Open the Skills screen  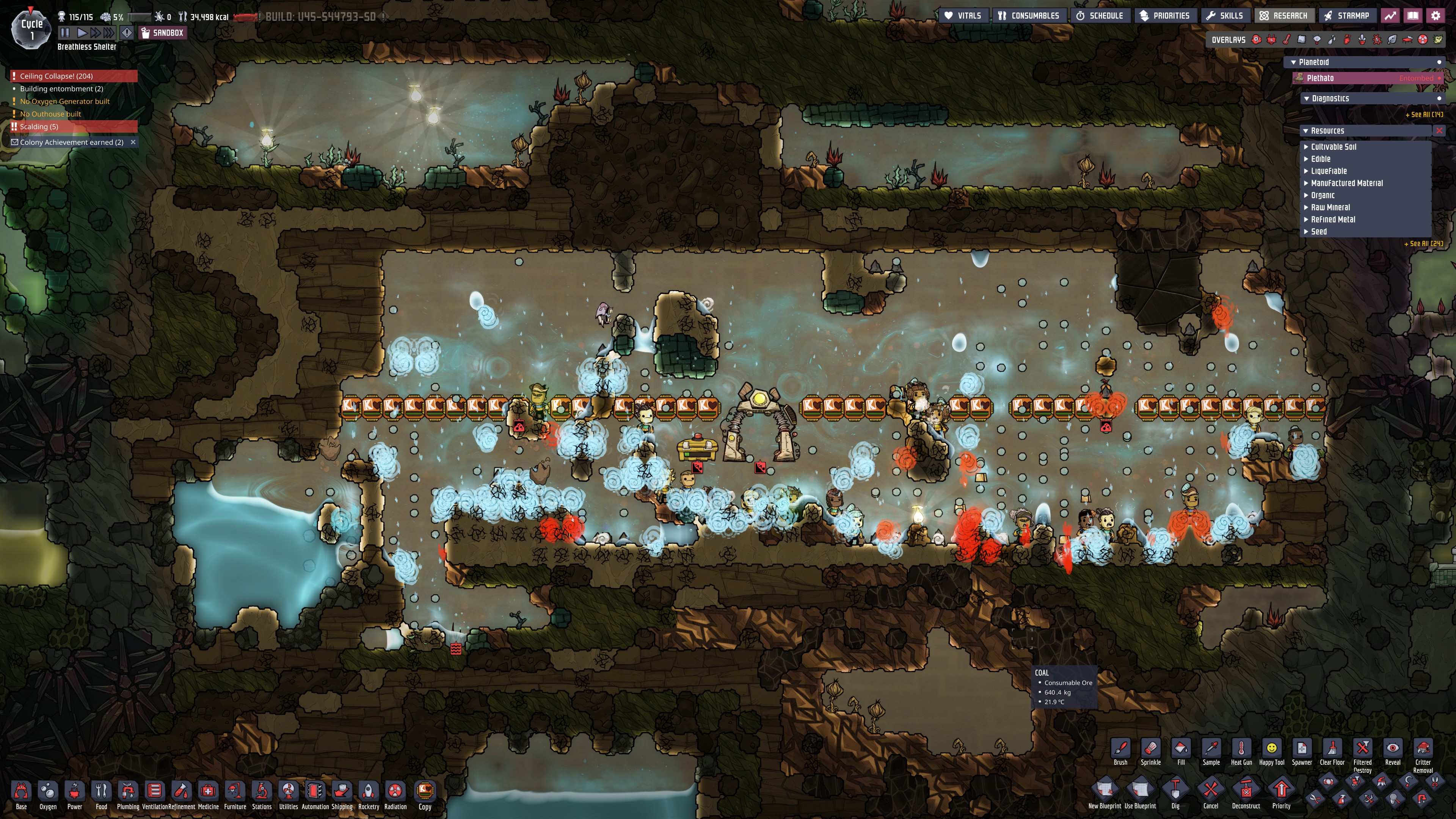(x=1225, y=16)
